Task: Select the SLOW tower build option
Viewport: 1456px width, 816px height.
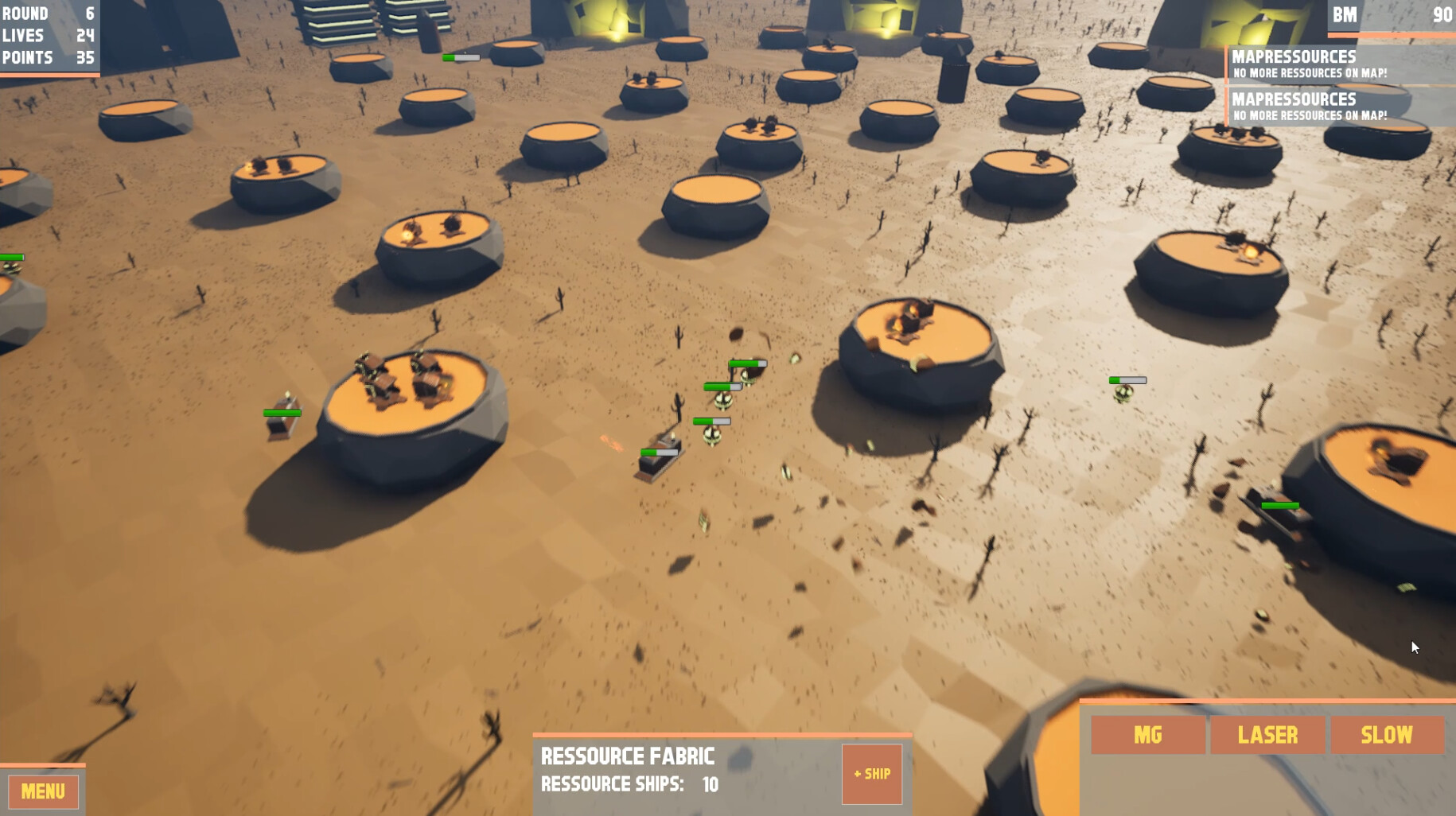Action: pyautogui.click(x=1388, y=735)
